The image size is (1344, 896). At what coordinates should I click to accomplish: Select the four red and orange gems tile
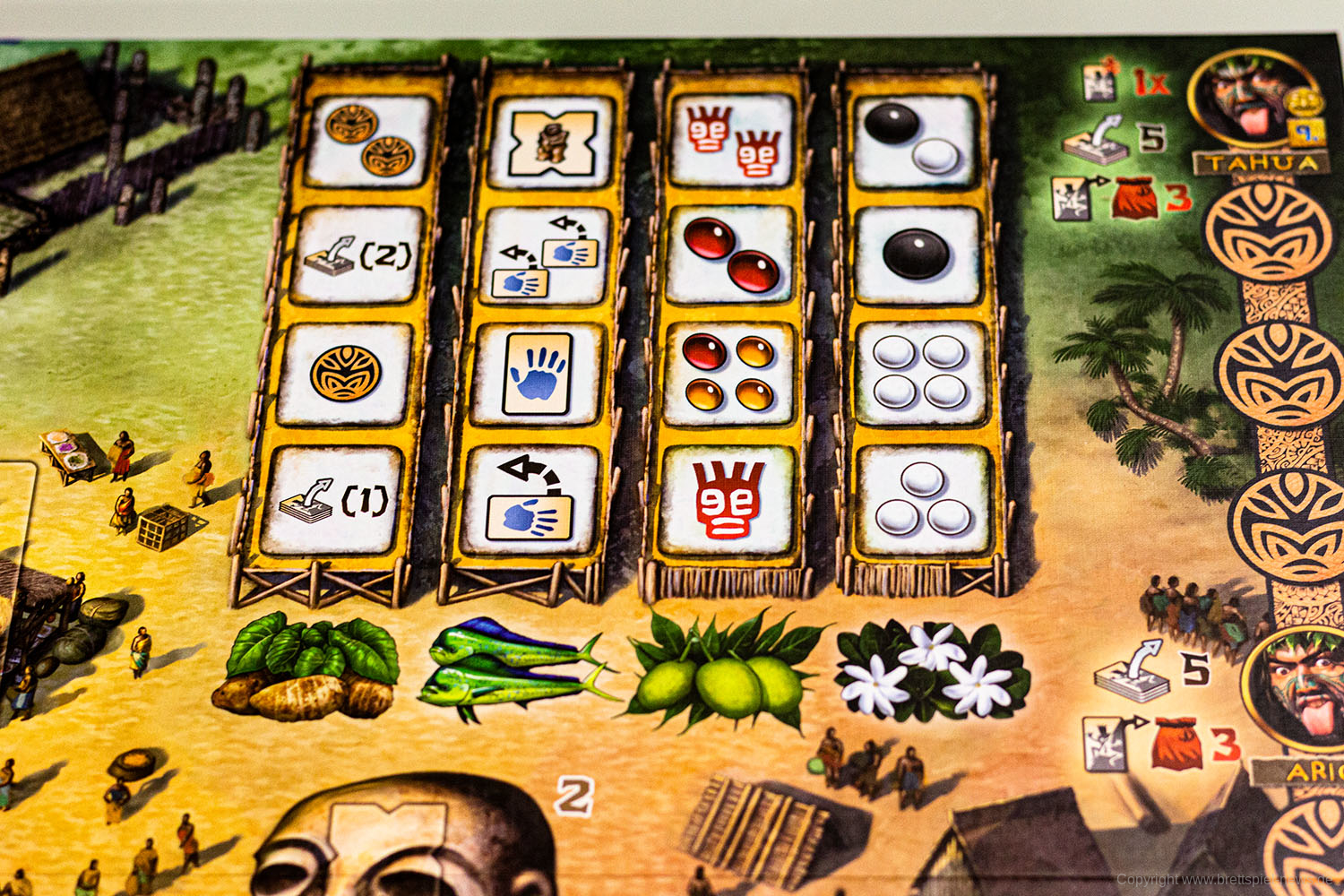[729, 374]
